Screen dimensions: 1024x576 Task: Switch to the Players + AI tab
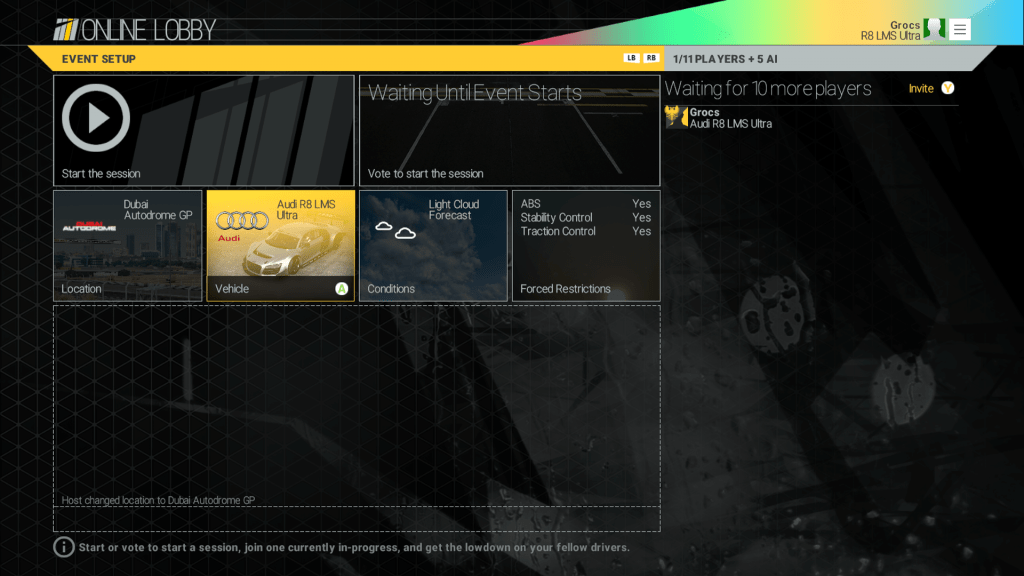[x=725, y=59]
